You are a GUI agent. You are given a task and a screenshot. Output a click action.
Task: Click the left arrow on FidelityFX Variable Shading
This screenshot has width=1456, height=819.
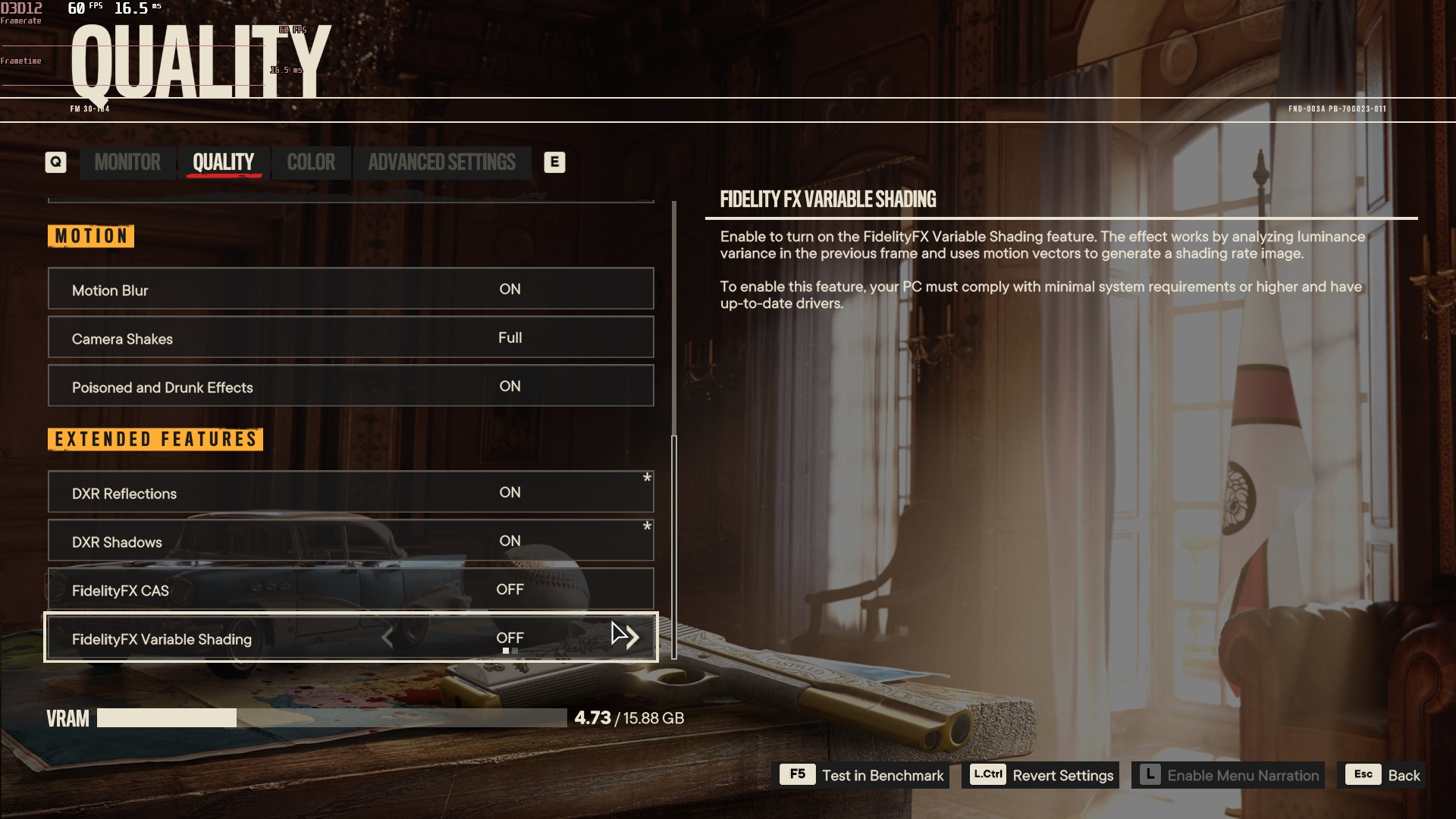point(388,638)
